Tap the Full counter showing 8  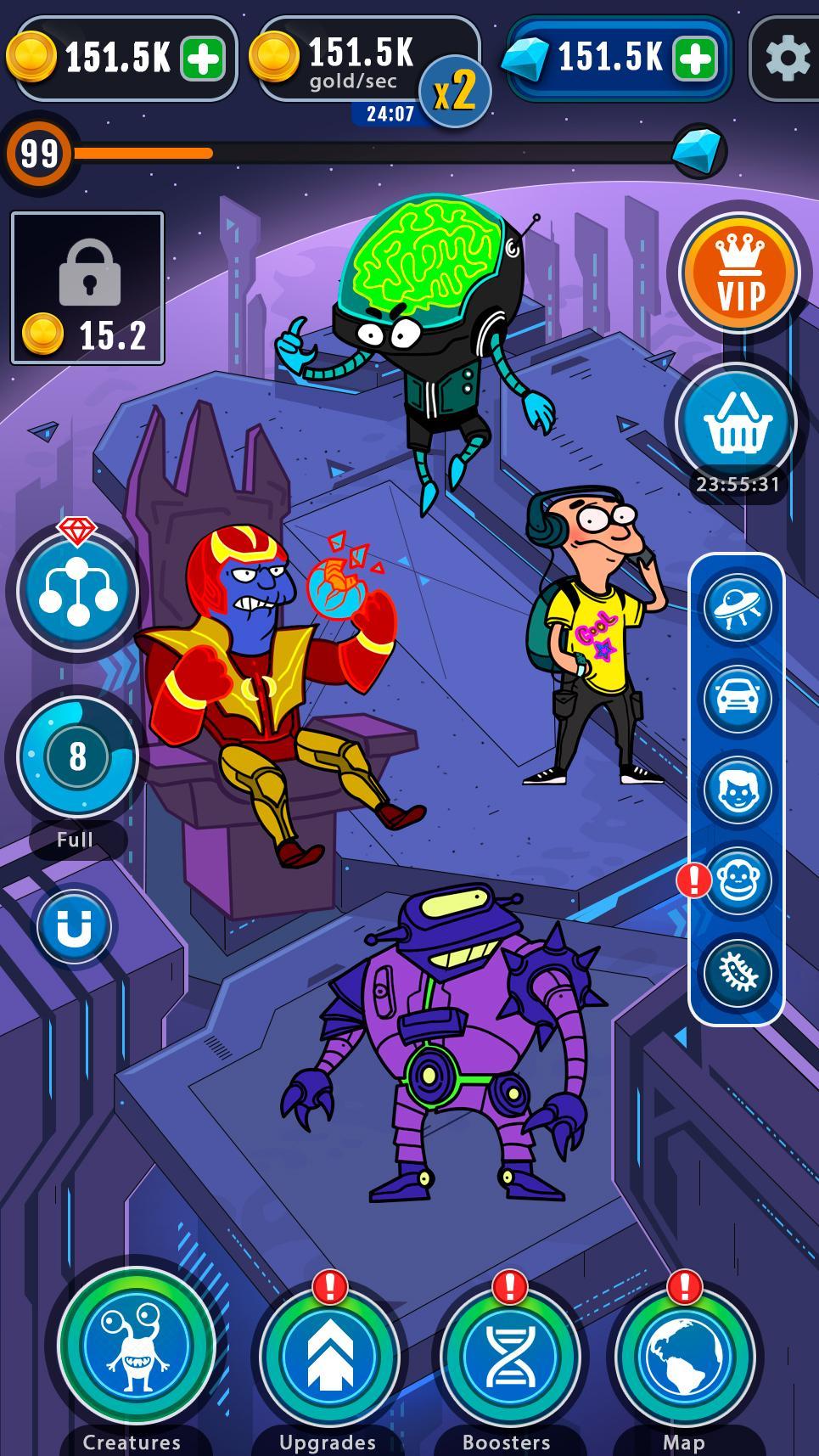click(x=77, y=756)
